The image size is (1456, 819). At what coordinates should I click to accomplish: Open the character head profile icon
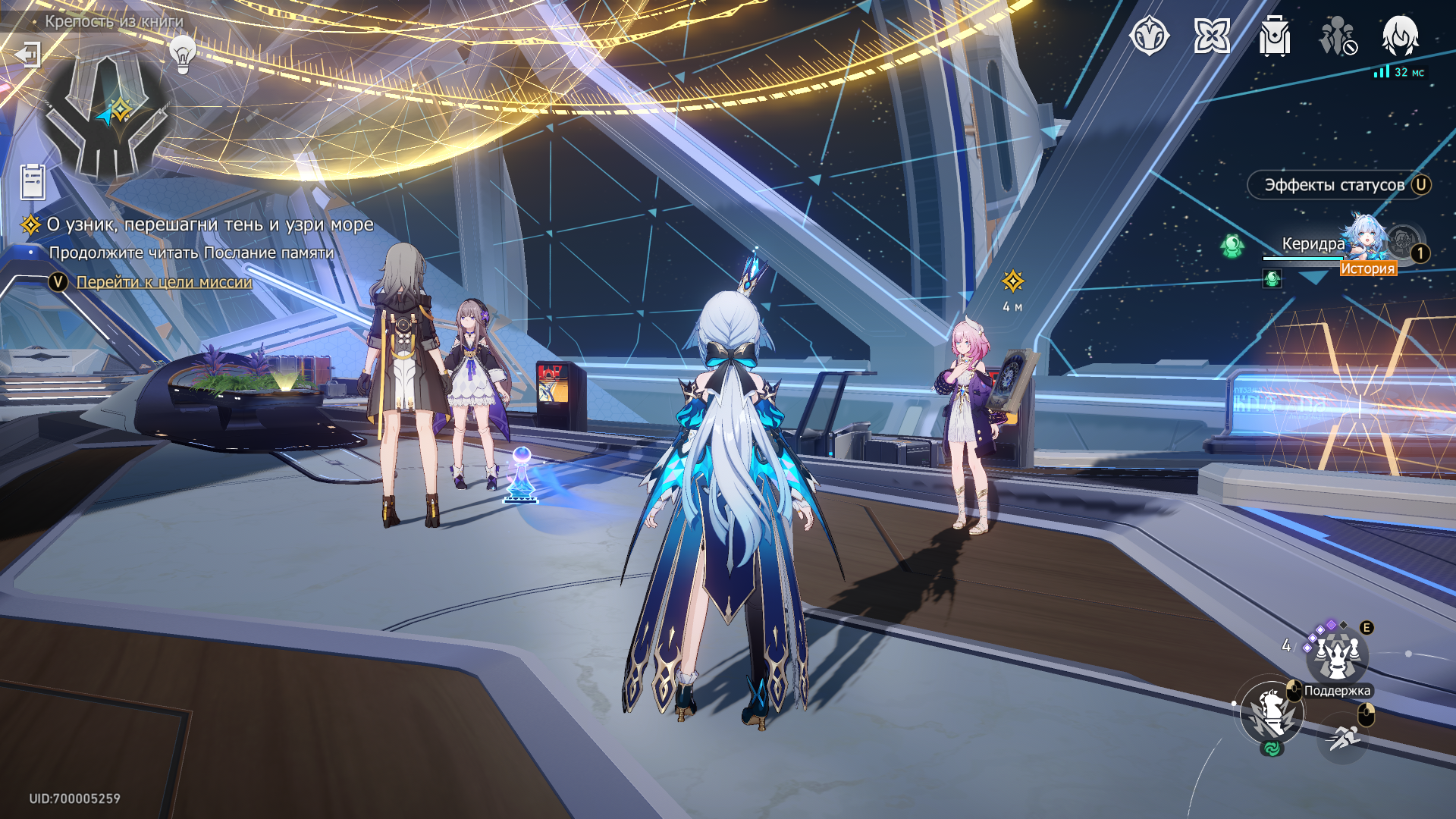(1400, 36)
